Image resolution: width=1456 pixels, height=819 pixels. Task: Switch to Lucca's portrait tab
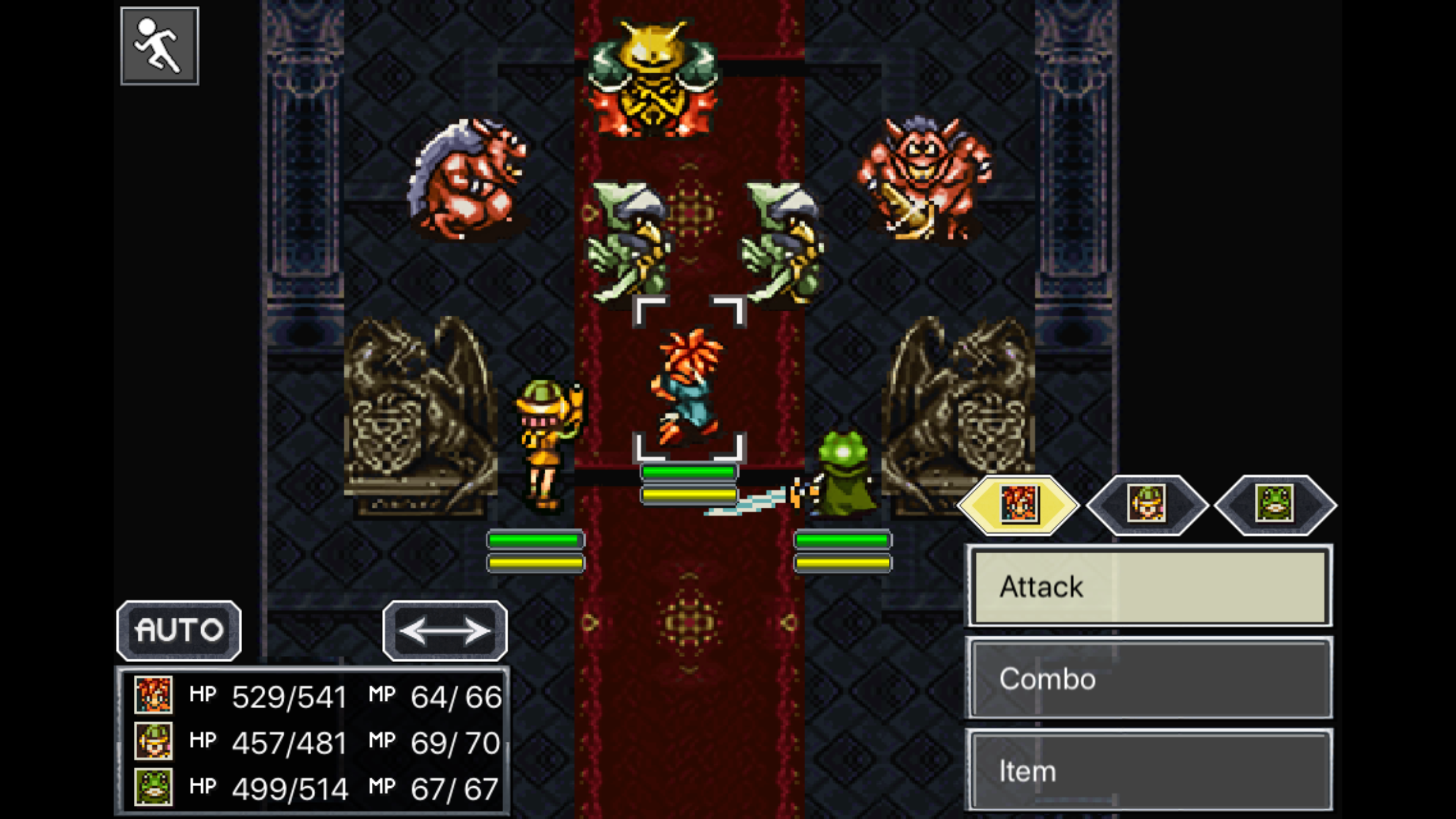point(1147,504)
